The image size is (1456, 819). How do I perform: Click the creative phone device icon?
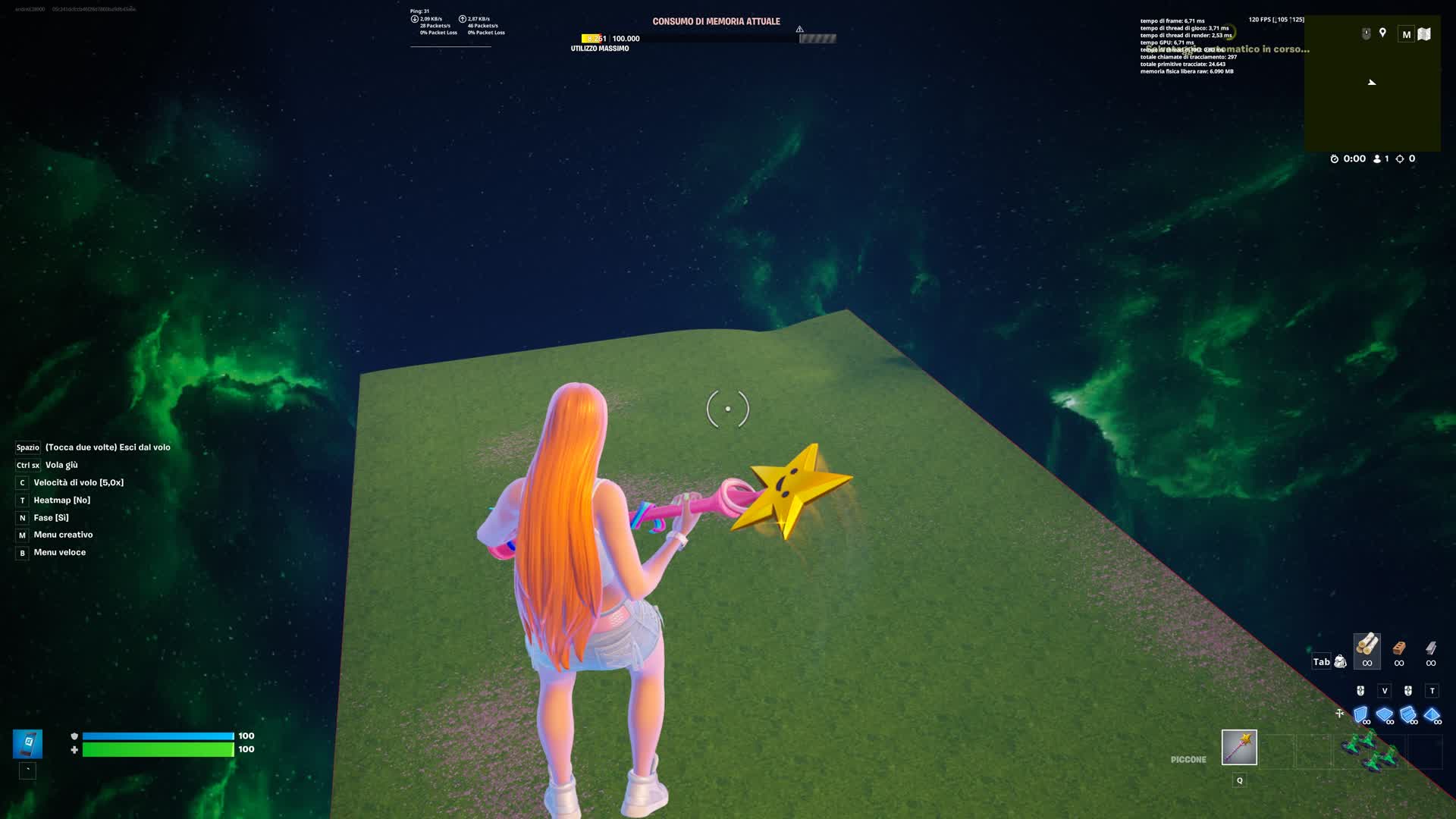pyautogui.click(x=27, y=745)
